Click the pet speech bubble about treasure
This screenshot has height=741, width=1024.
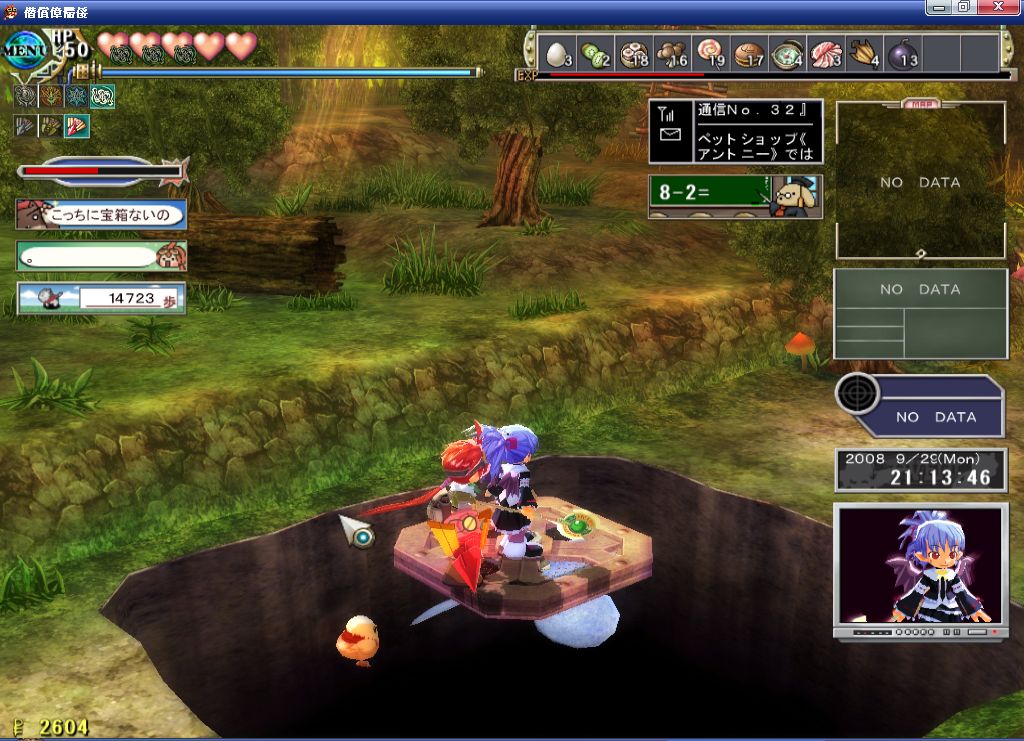click(x=101, y=214)
